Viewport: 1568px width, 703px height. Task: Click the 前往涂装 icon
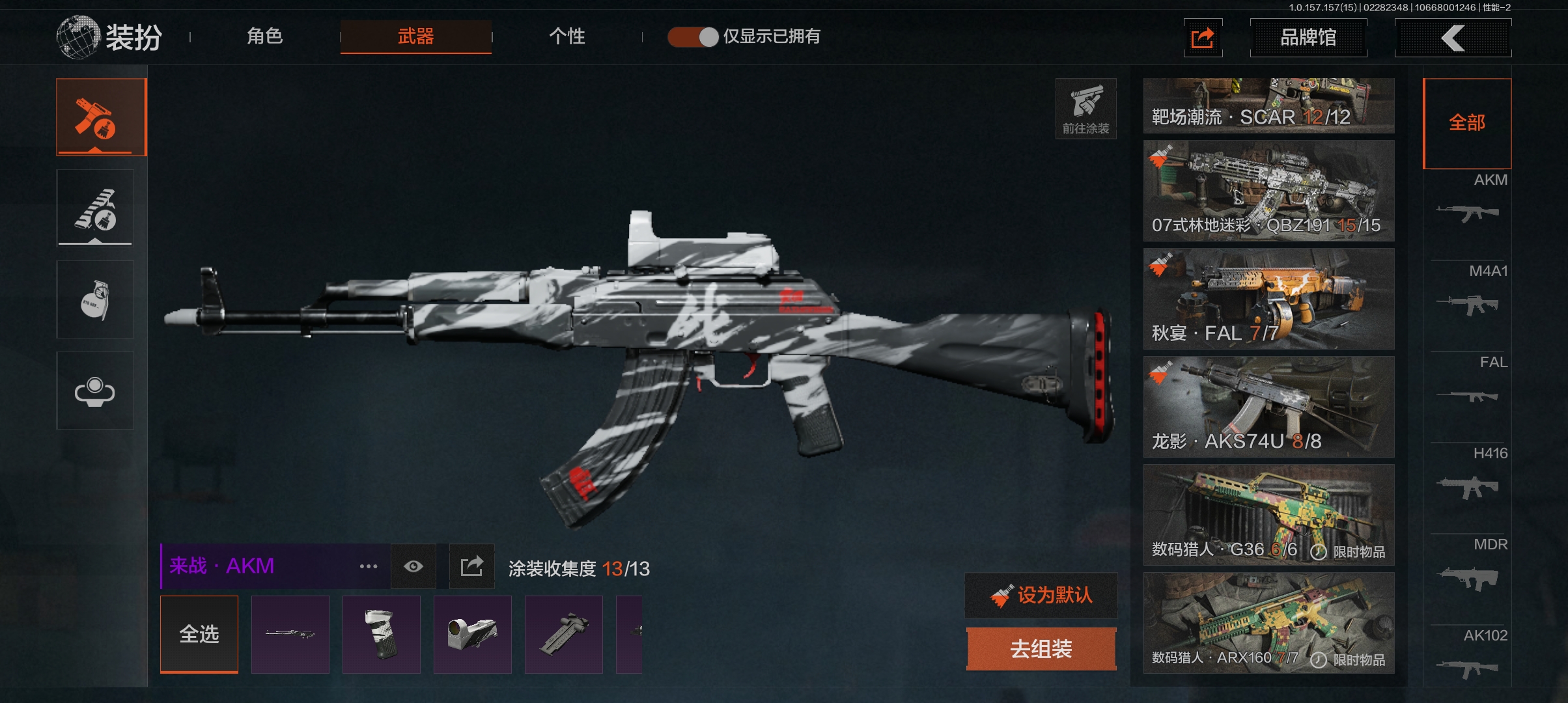click(x=1085, y=109)
